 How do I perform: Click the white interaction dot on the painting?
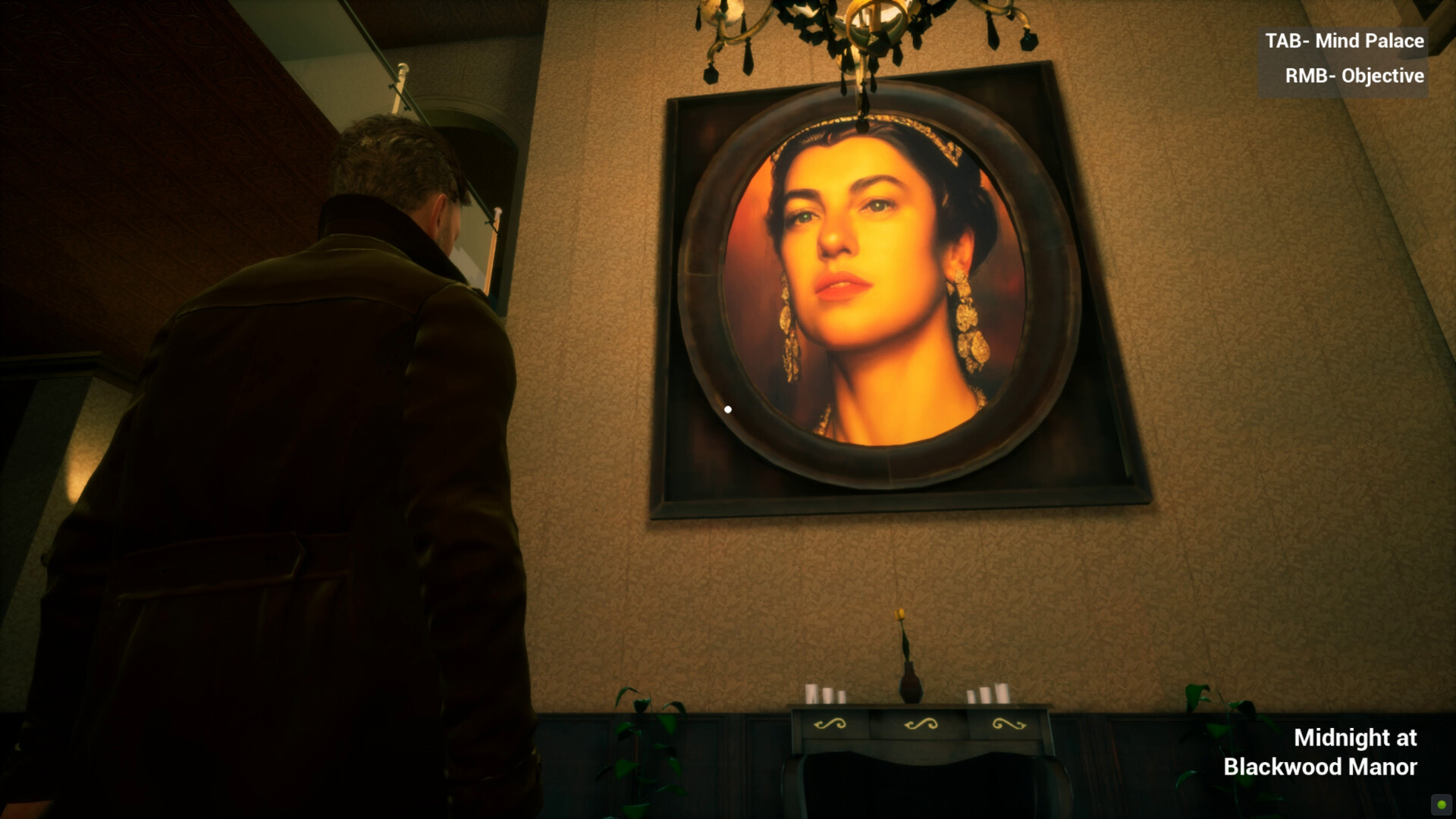[729, 409]
